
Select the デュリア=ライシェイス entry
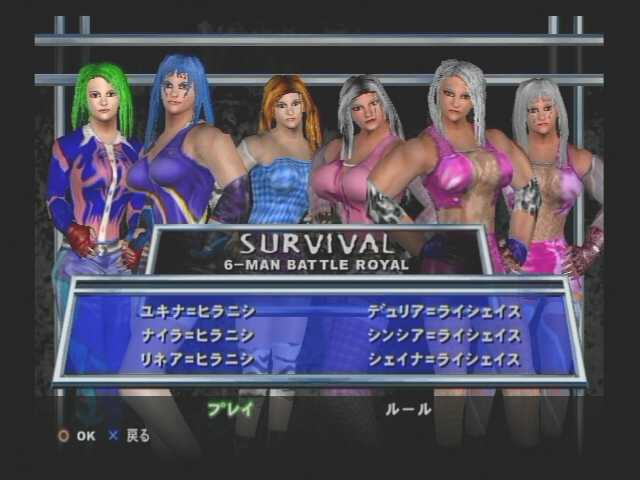(x=443, y=312)
